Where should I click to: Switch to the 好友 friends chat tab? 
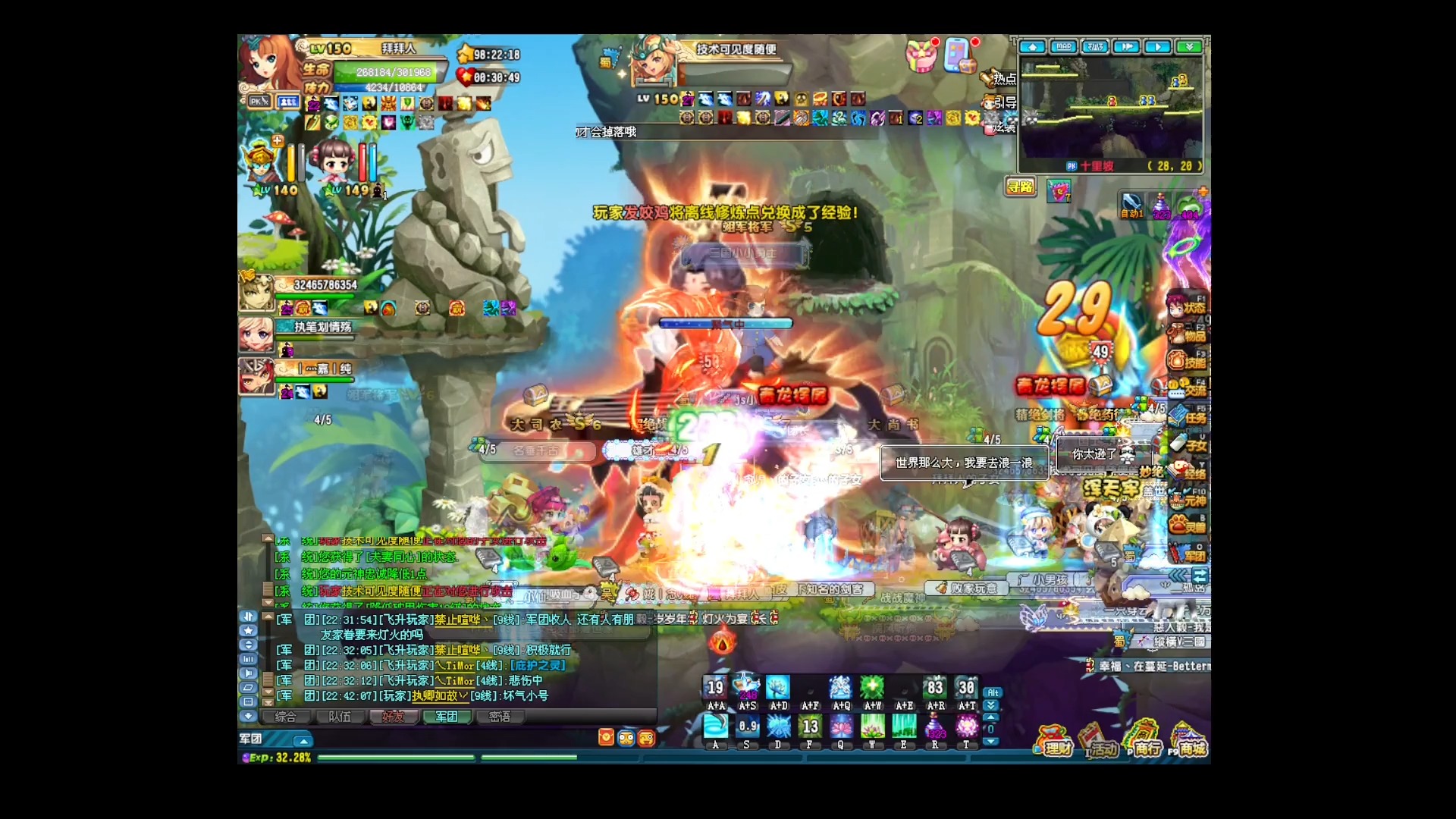coord(393,717)
